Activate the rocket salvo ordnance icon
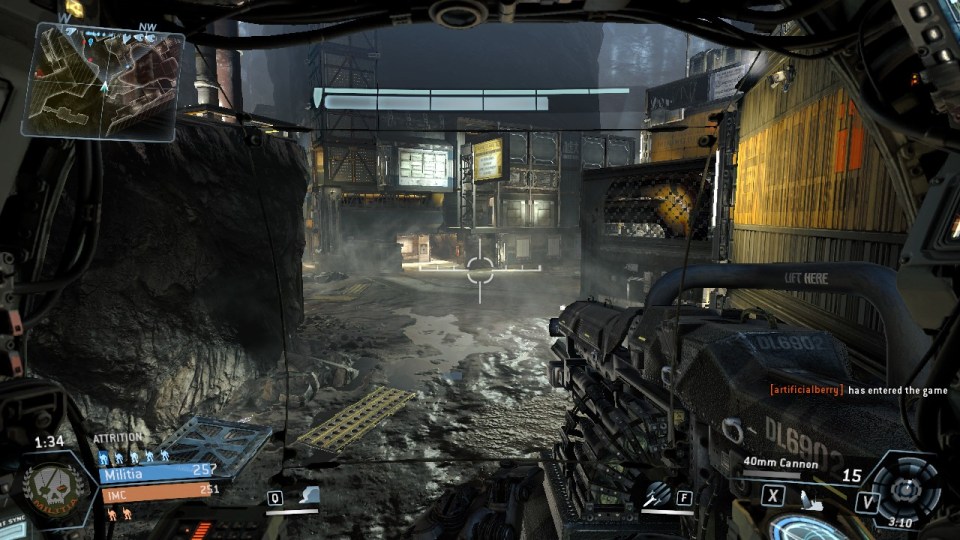 click(x=656, y=494)
